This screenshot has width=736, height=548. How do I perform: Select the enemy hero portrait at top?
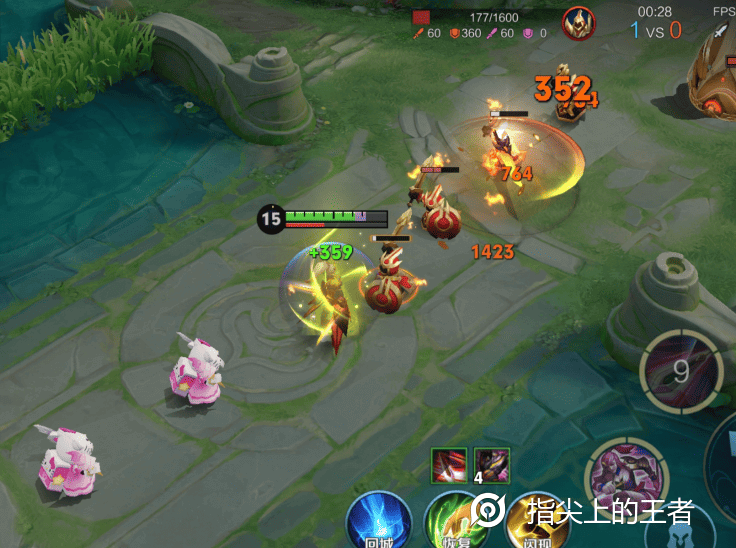[x=578, y=23]
